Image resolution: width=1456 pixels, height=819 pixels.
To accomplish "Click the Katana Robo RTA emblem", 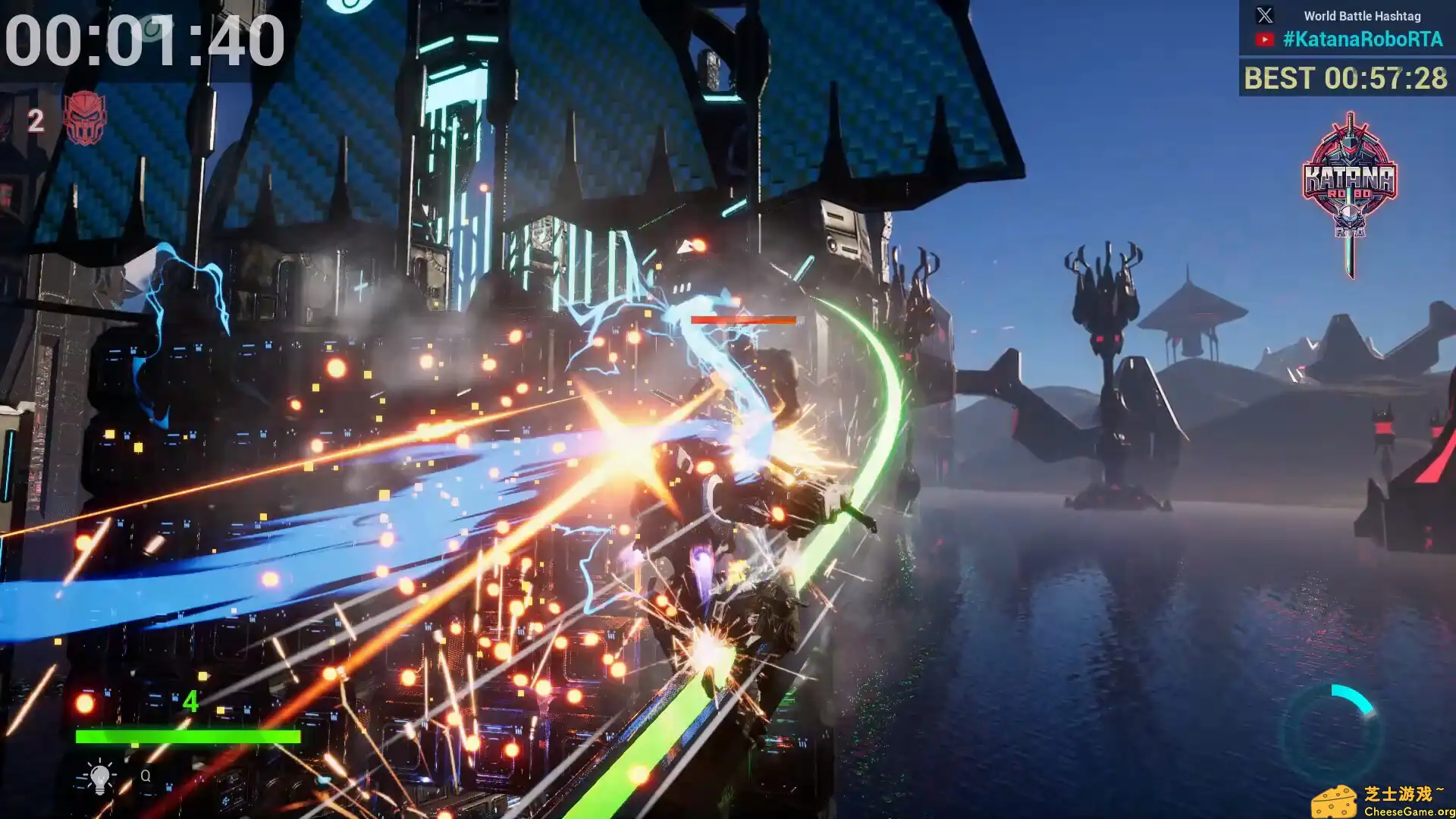I will 1350,190.
